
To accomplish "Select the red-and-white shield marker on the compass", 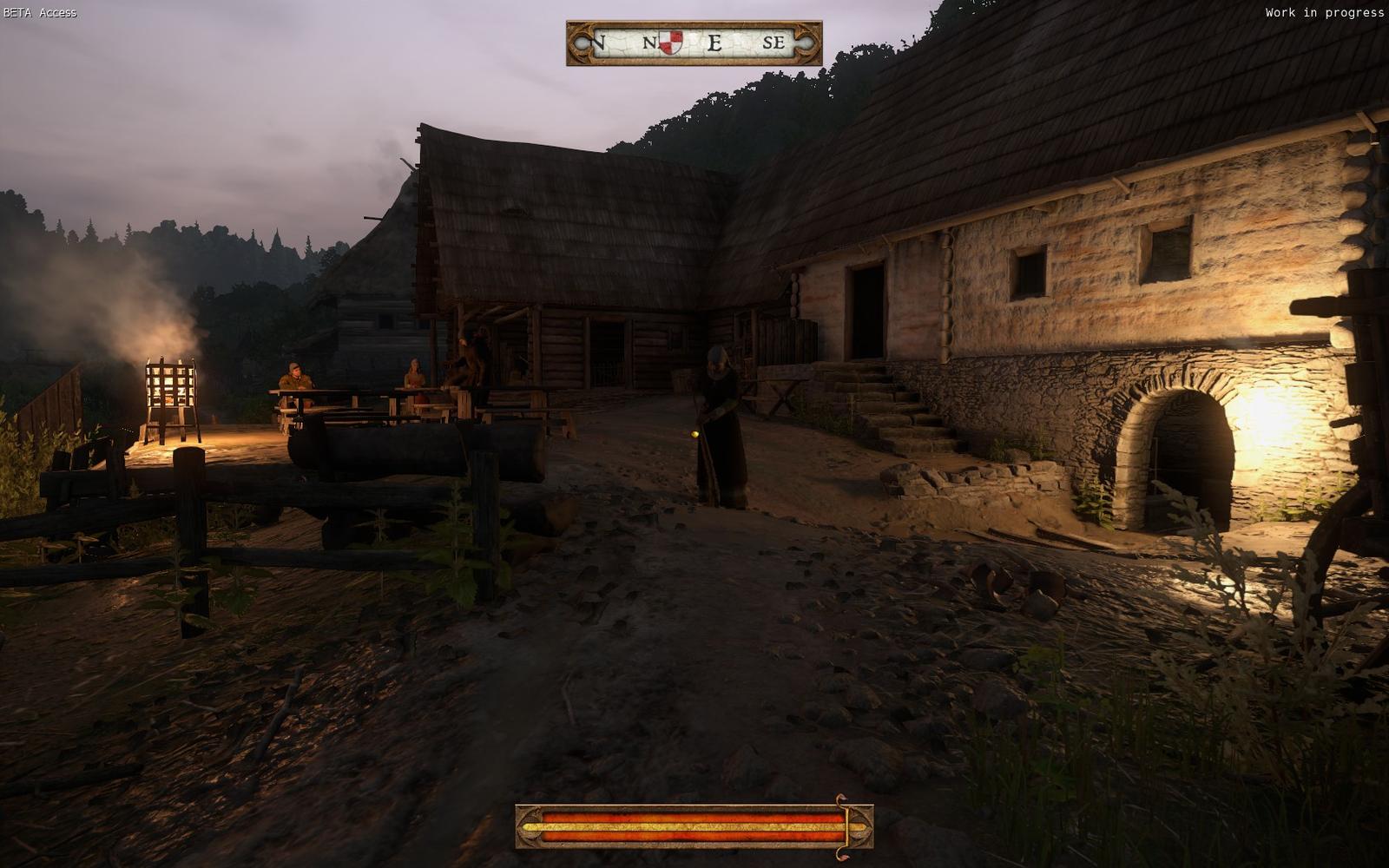I will [x=670, y=42].
